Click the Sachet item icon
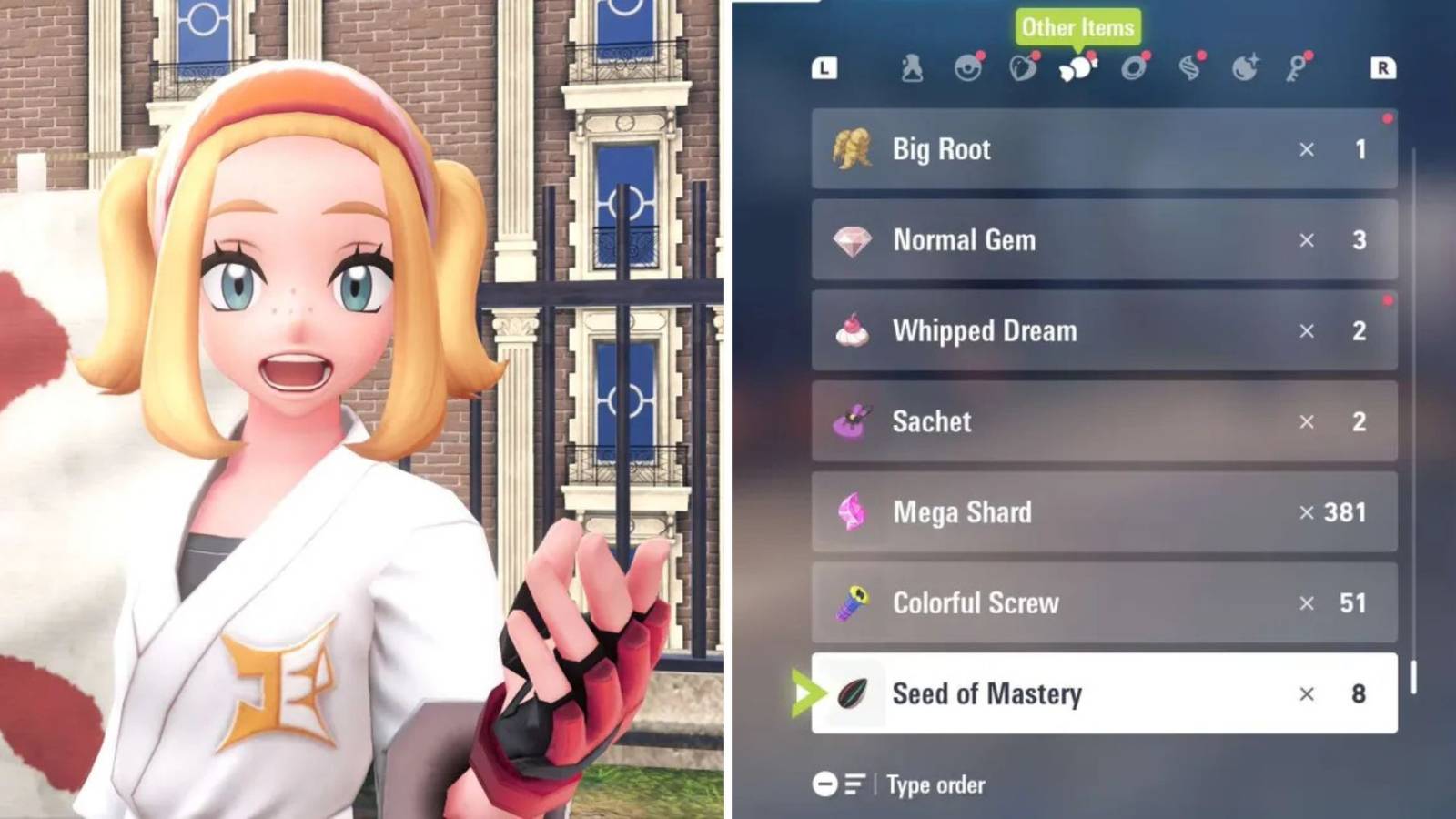This screenshot has width=1456, height=819. (x=854, y=421)
